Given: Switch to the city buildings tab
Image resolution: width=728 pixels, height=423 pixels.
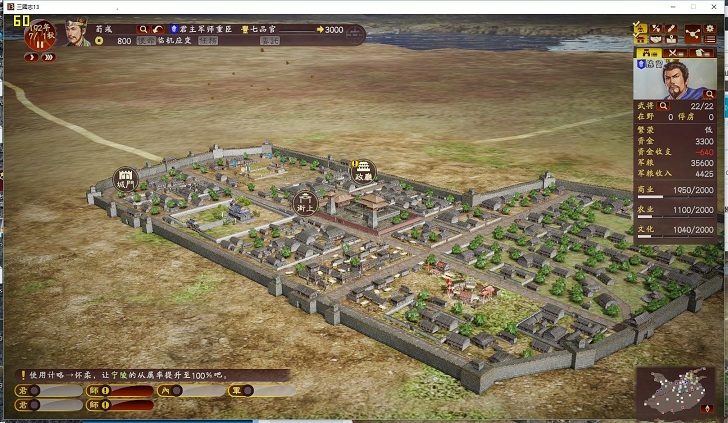Looking at the screenshot, I should tap(650, 52).
